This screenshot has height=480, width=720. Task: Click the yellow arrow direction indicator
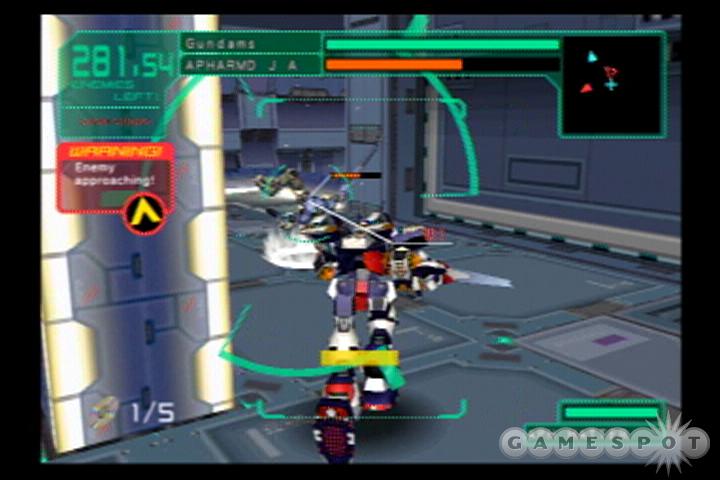click(145, 213)
